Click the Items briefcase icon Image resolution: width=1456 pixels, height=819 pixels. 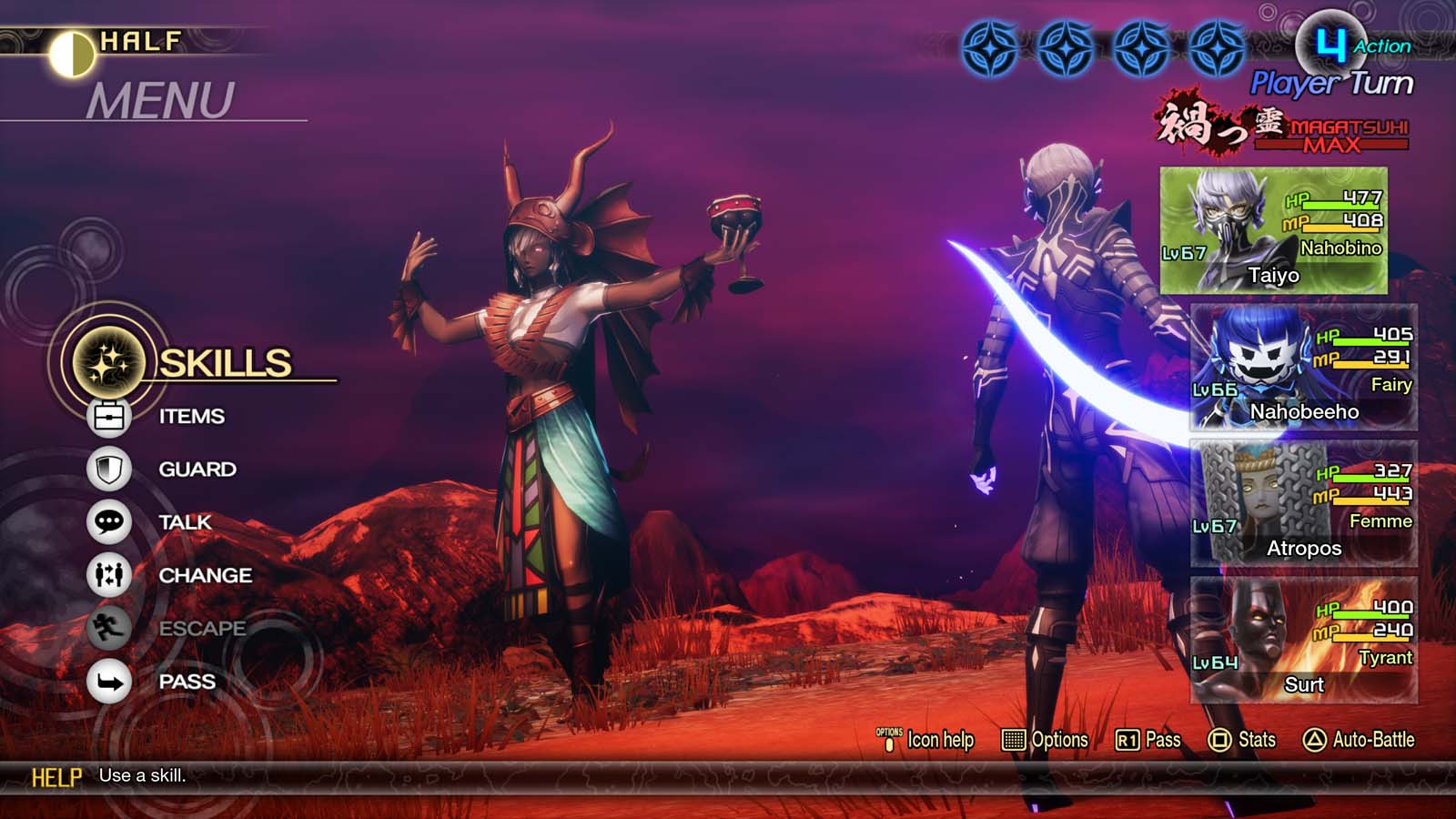click(x=108, y=415)
